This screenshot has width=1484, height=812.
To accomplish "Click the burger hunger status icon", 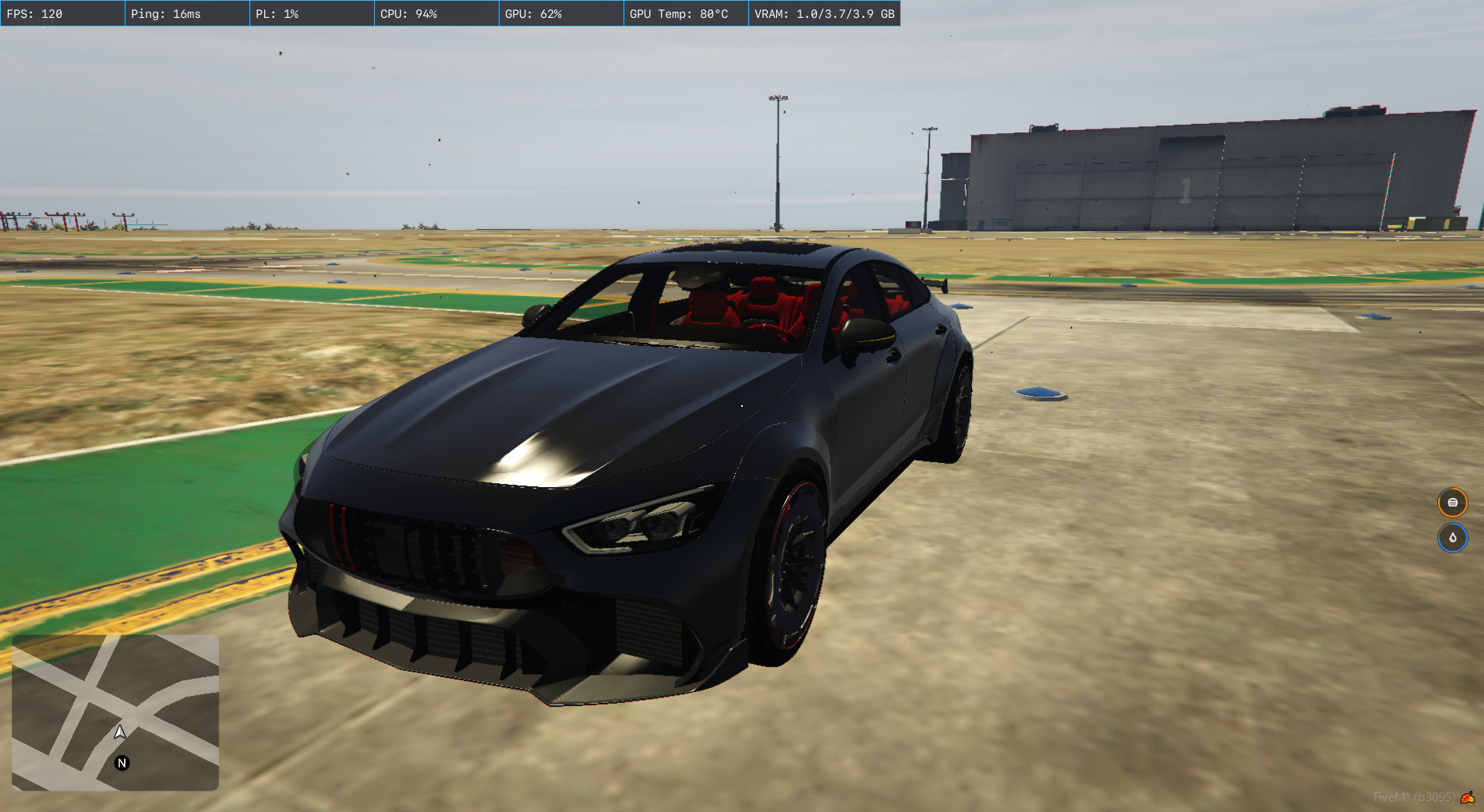I will click(x=1452, y=503).
